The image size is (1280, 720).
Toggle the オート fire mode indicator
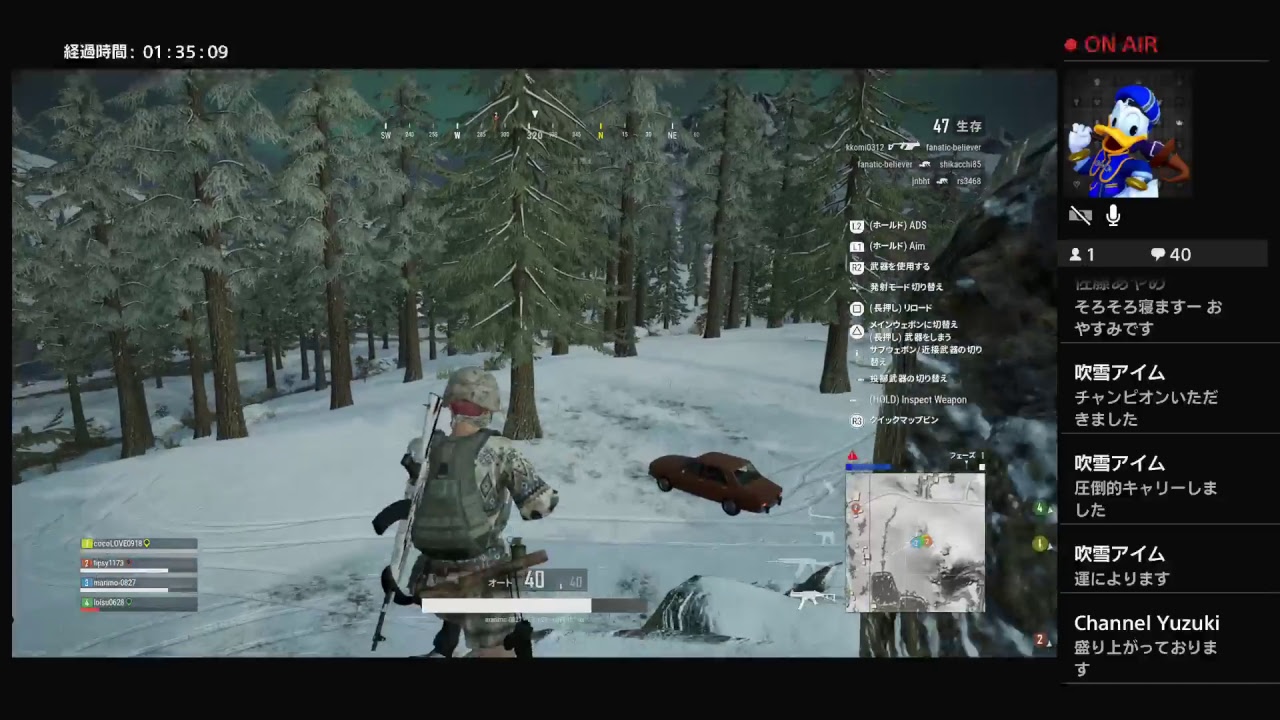coord(498,580)
